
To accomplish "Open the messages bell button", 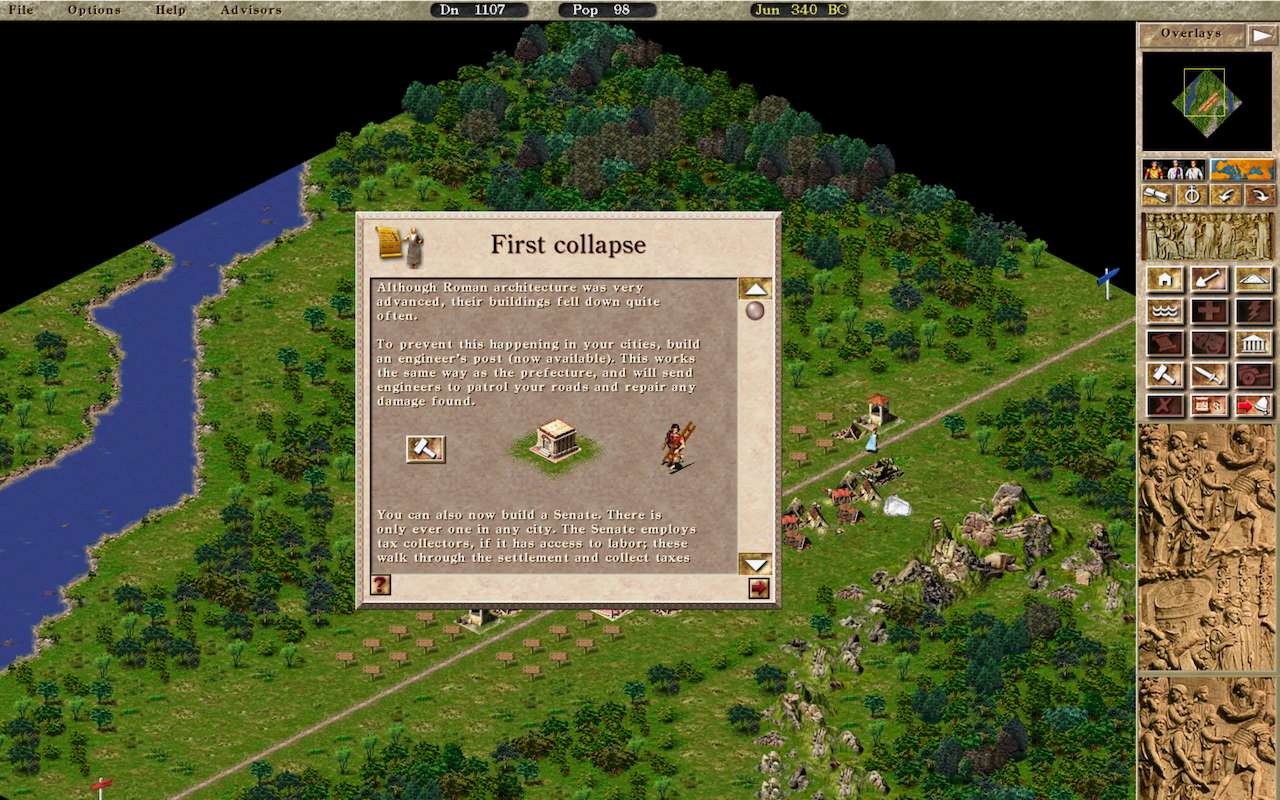I will pyautogui.click(x=1254, y=405).
